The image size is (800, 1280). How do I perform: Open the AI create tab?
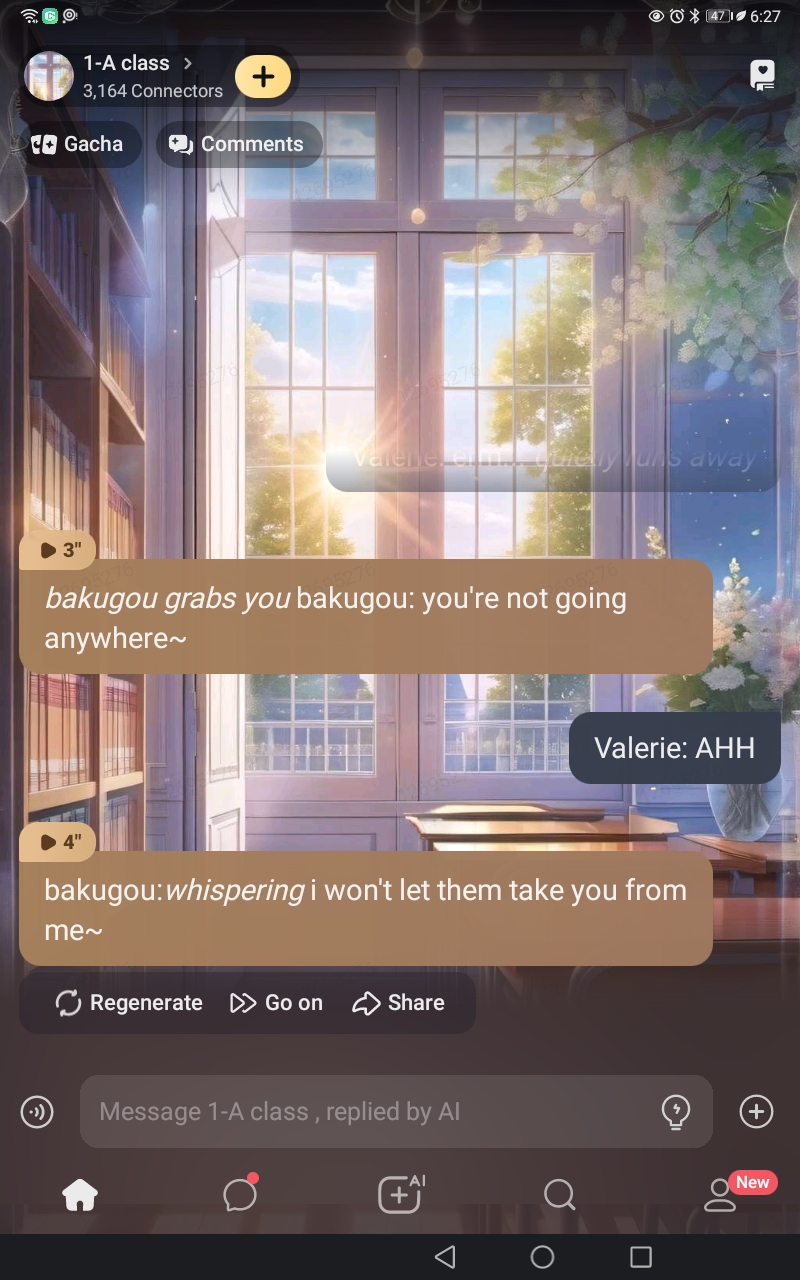click(400, 1194)
